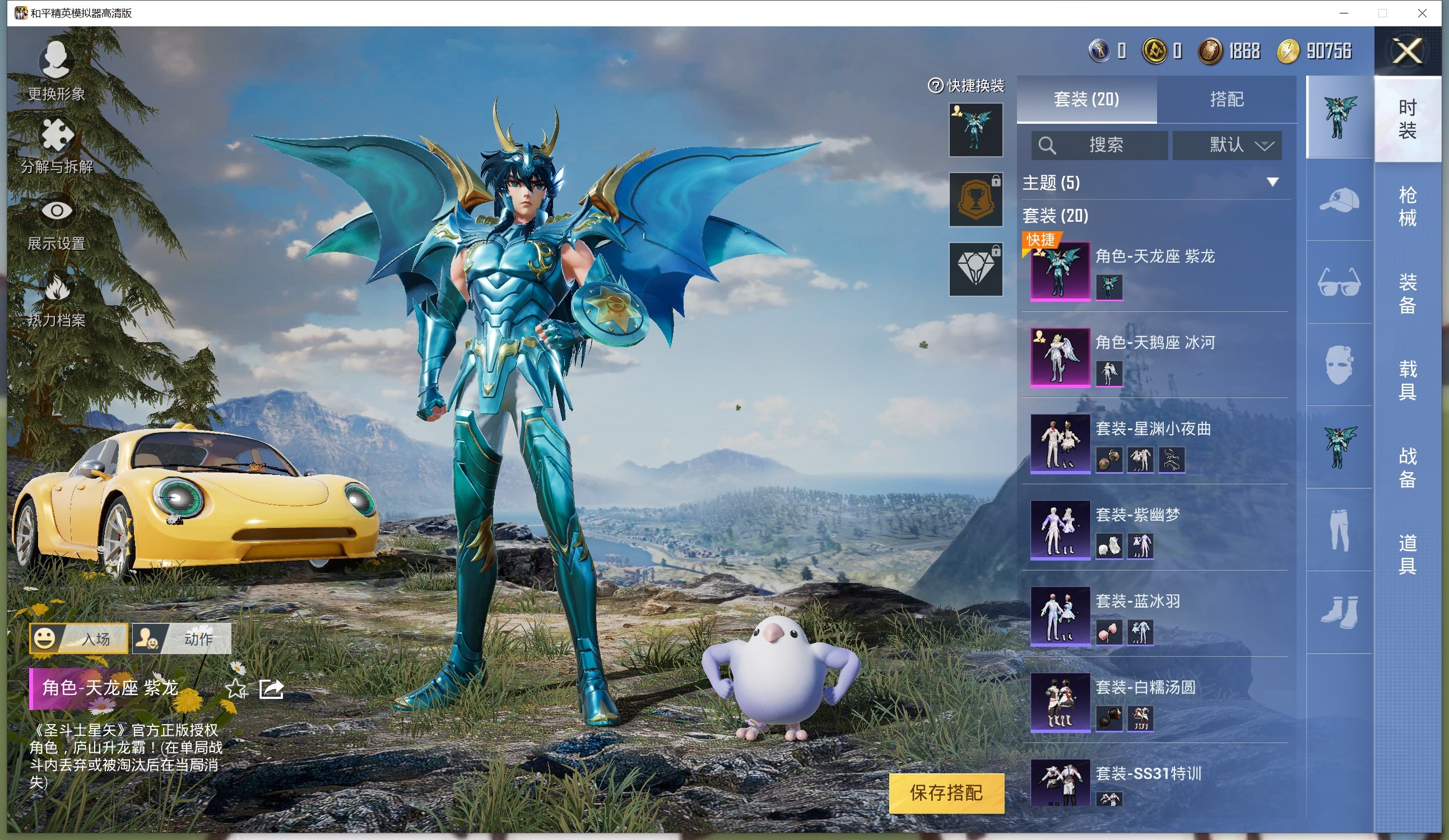Screen dimensions: 1449x840
Task: Select the 动作 action button
Action: [x=182, y=638]
